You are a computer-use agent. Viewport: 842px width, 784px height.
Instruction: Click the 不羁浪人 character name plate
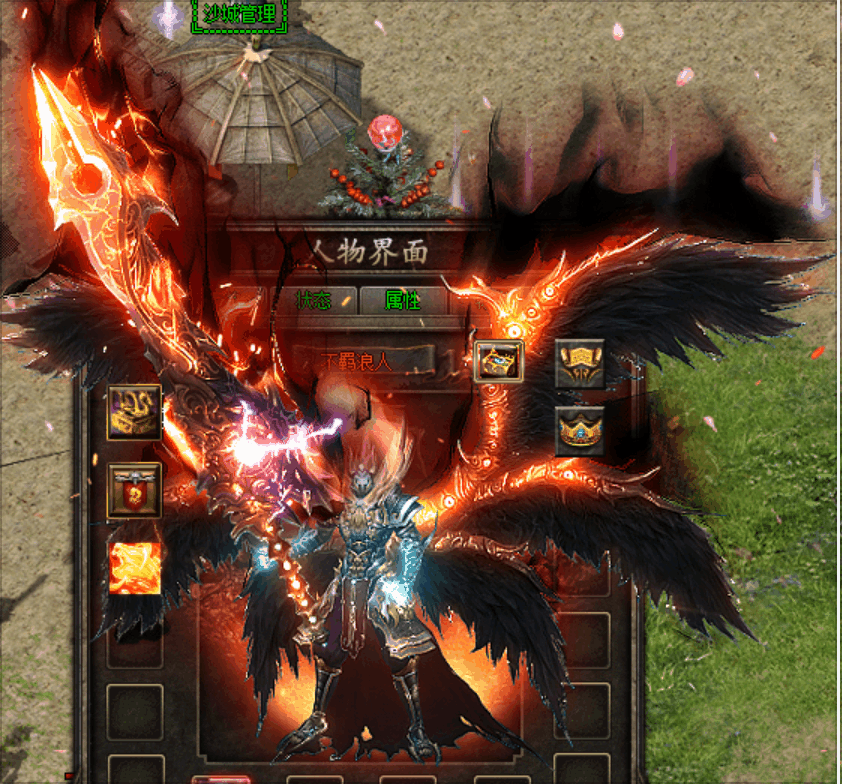tap(363, 361)
